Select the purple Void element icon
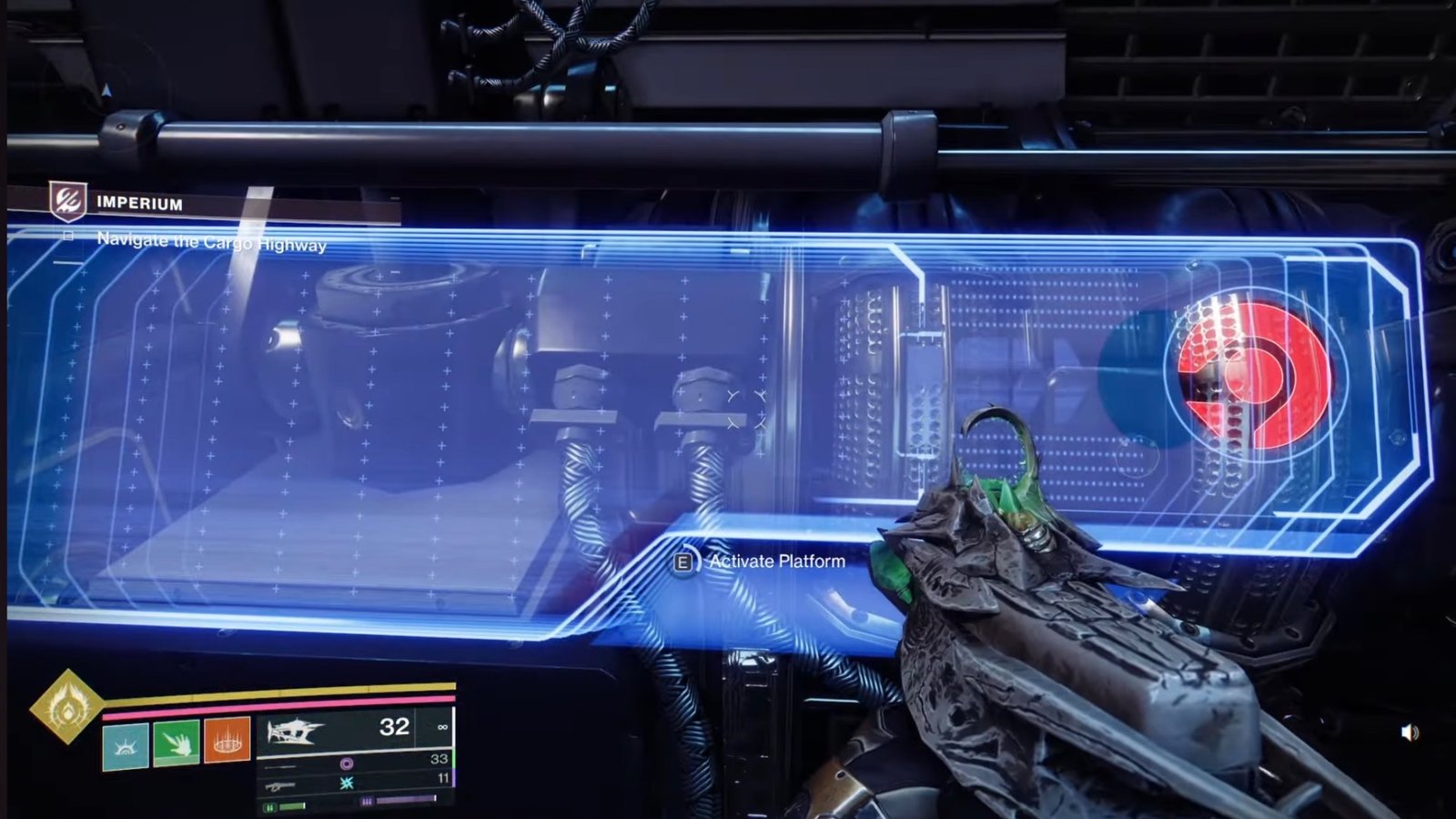 point(348,763)
